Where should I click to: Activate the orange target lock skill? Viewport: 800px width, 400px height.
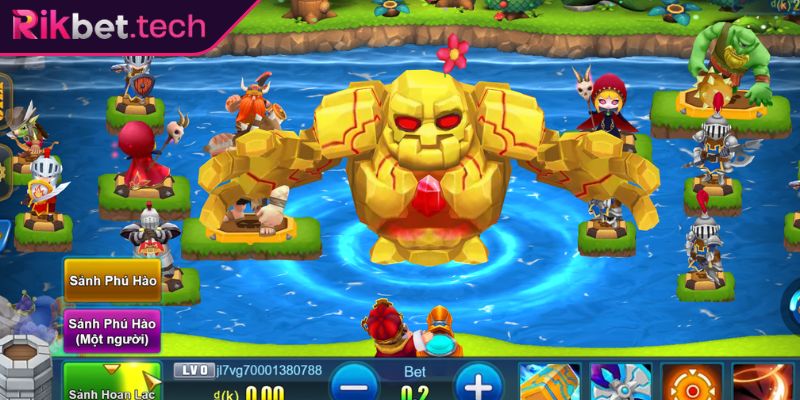[691, 382]
